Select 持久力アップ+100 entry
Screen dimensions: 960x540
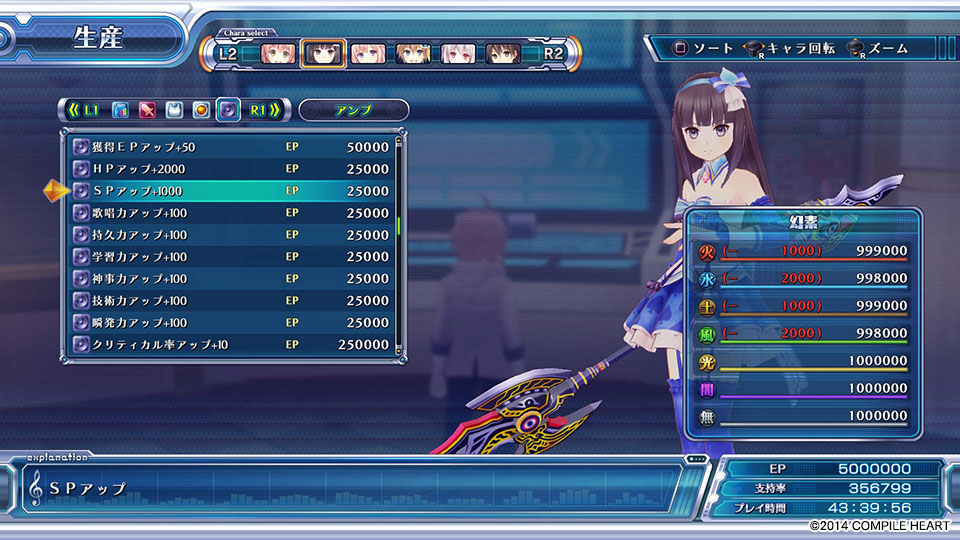point(232,235)
